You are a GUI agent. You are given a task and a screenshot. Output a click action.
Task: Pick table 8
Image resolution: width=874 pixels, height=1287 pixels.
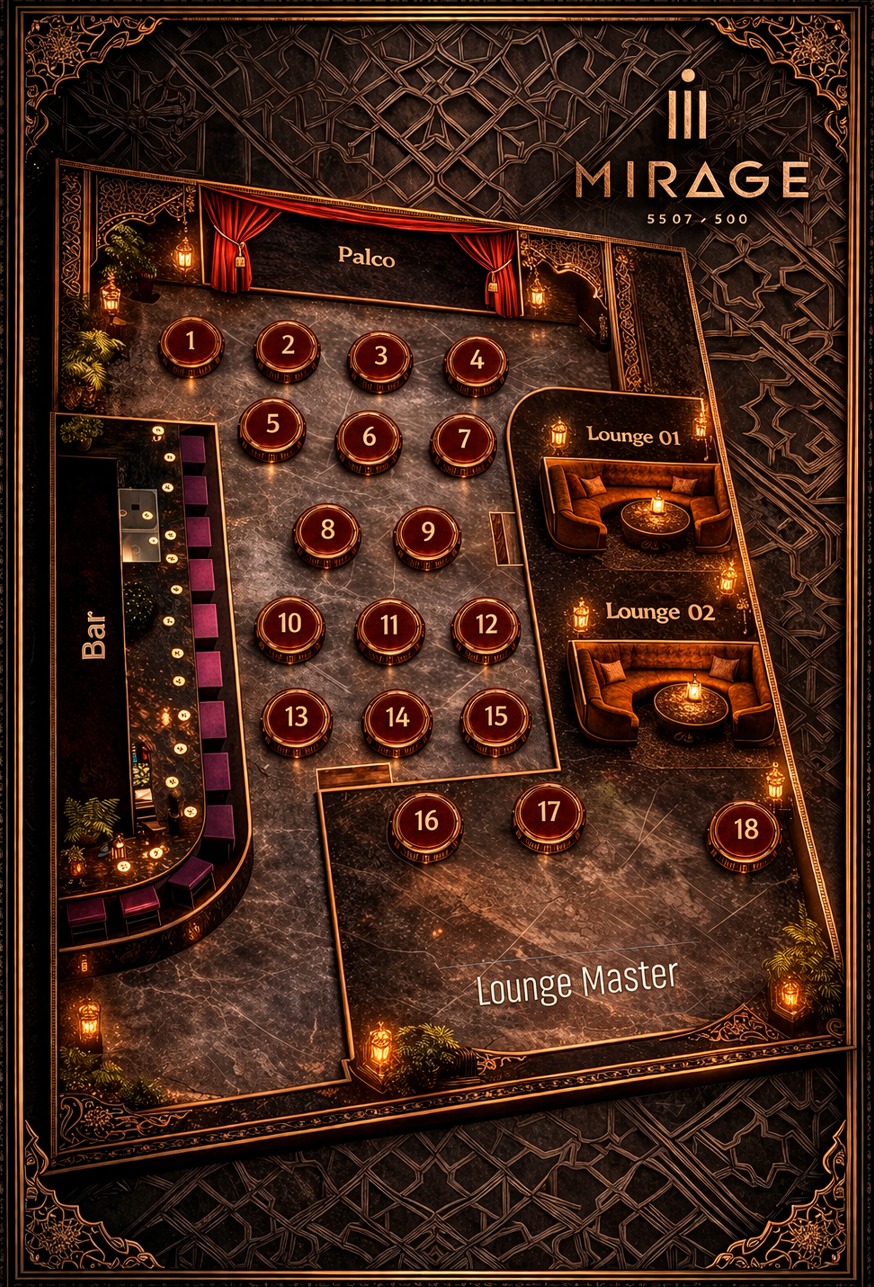(327, 531)
